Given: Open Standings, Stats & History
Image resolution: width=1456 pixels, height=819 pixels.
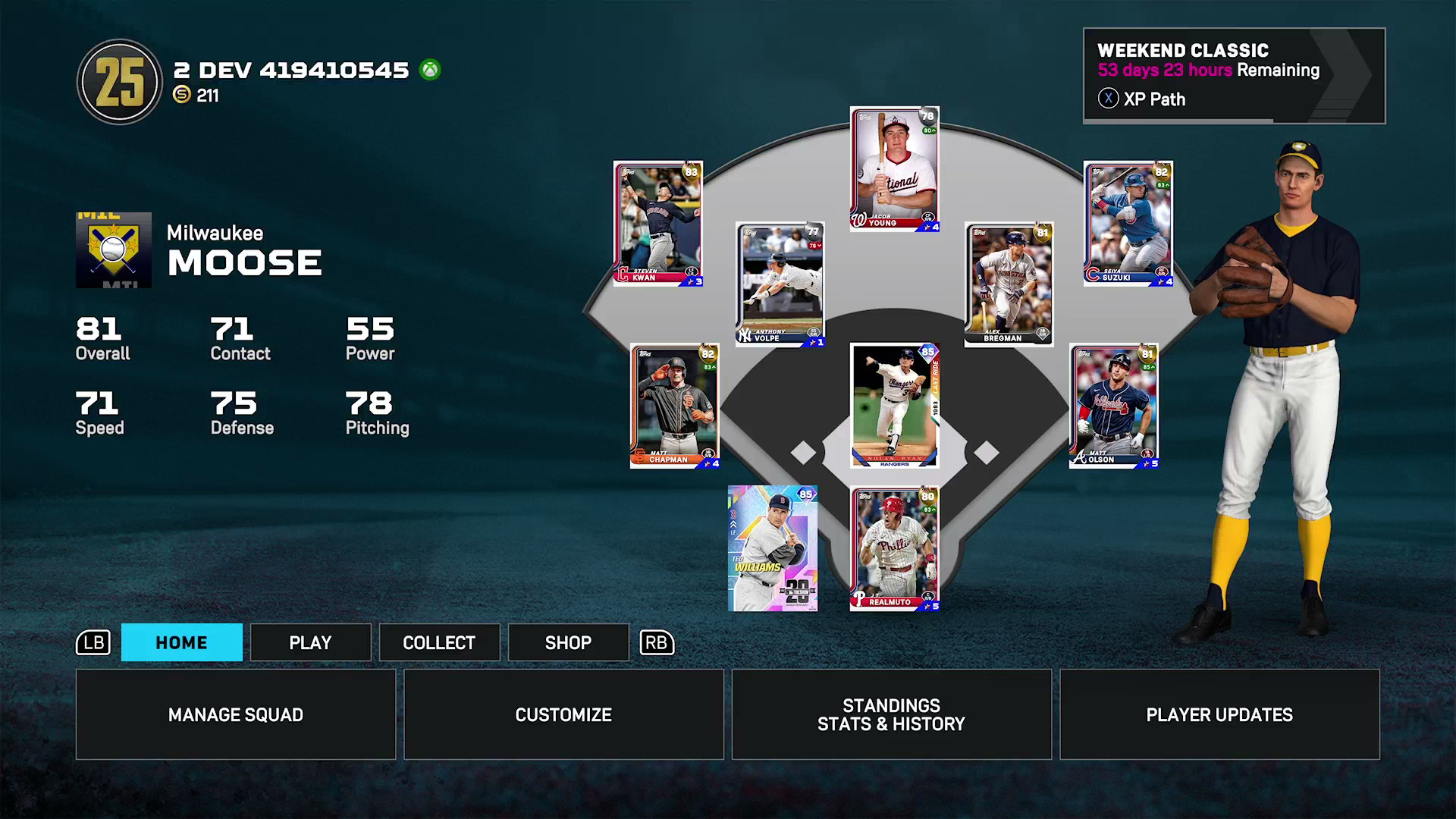Looking at the screenshot, I should tap(891, 714).
